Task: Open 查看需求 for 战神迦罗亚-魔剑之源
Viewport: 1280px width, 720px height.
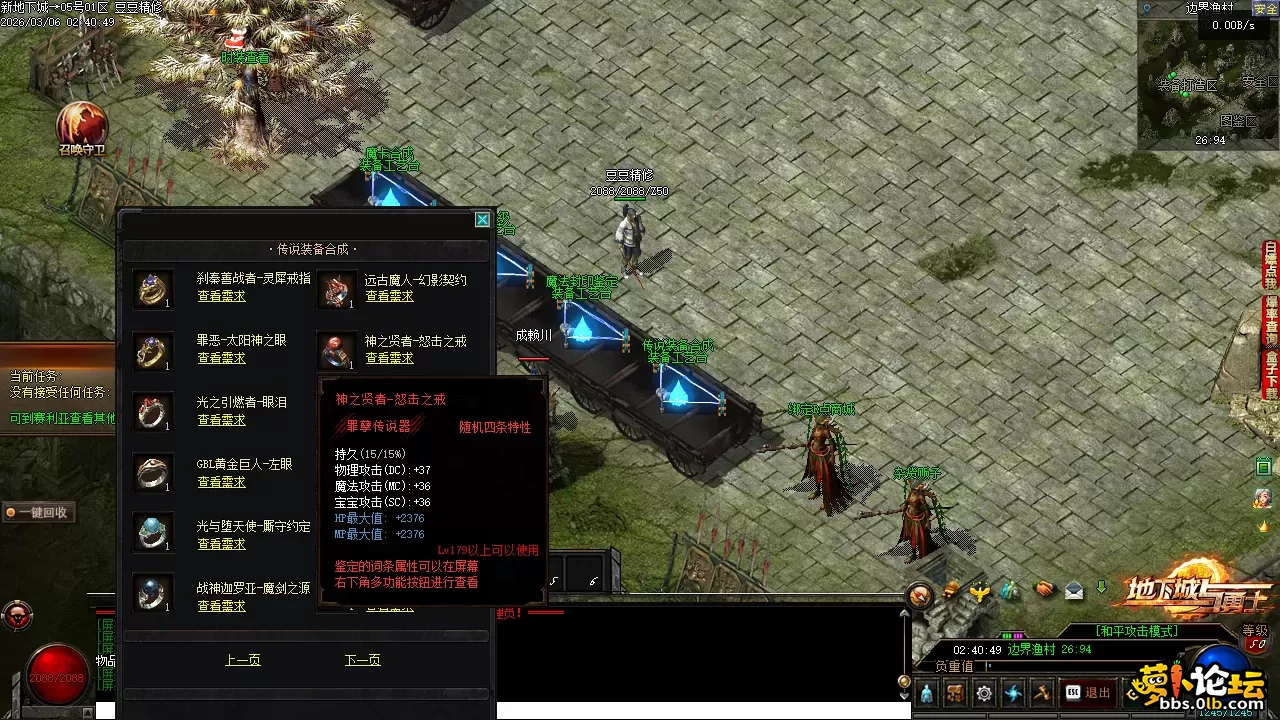Action: click(x=221, y=606)
